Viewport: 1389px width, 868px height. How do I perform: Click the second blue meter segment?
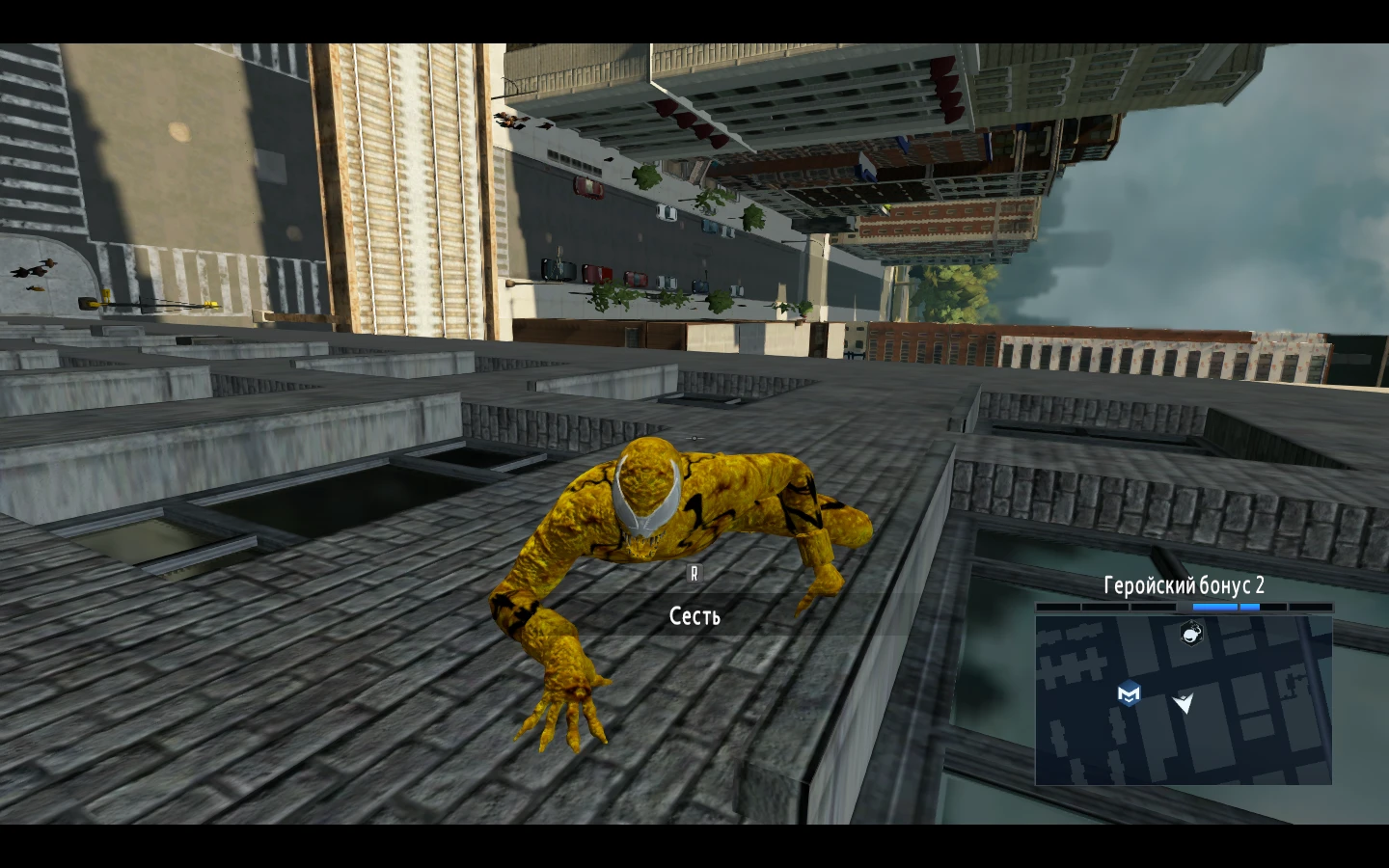(1249, 607)
